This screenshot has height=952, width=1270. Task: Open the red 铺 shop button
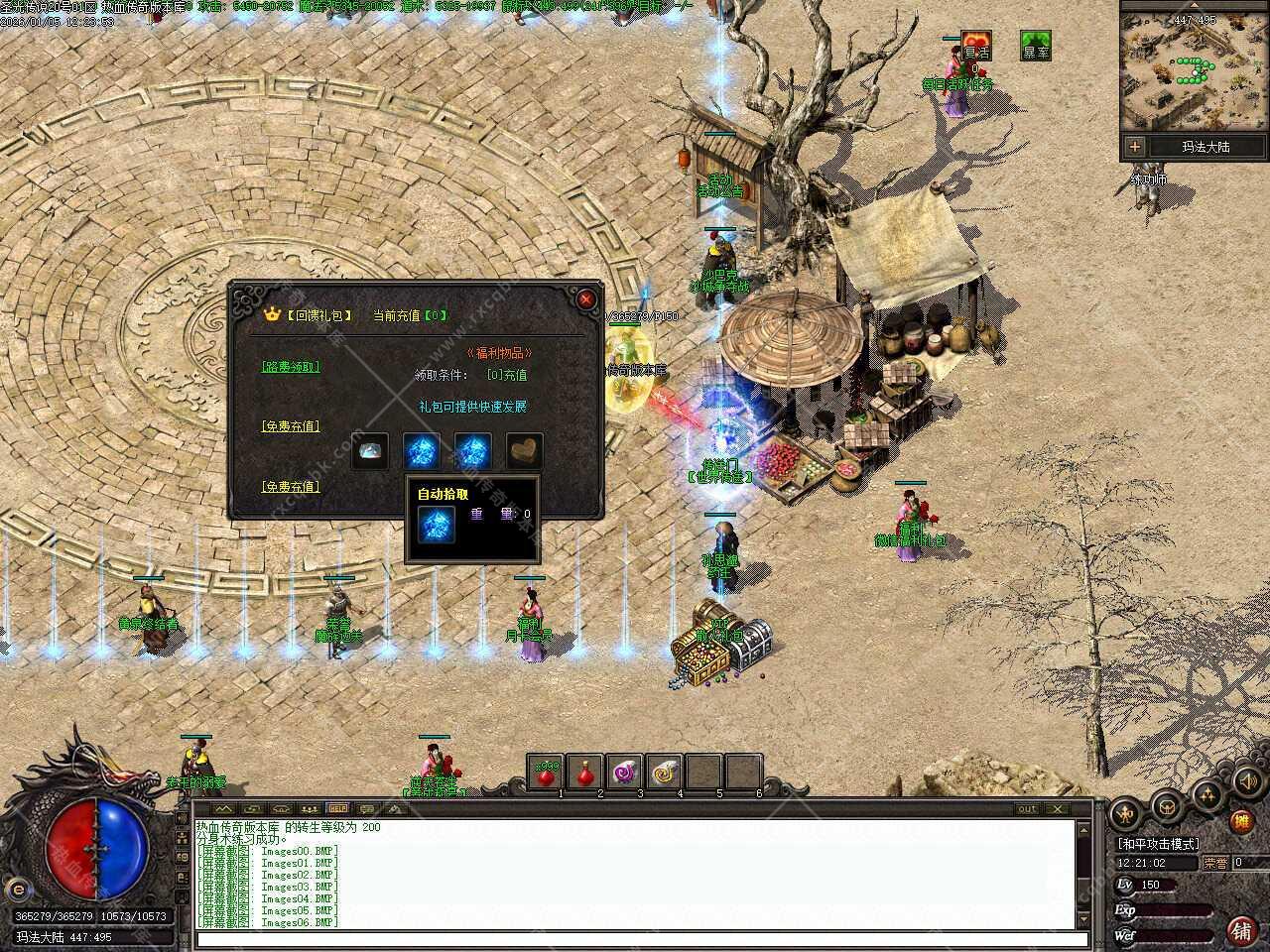click(1240, 930)
